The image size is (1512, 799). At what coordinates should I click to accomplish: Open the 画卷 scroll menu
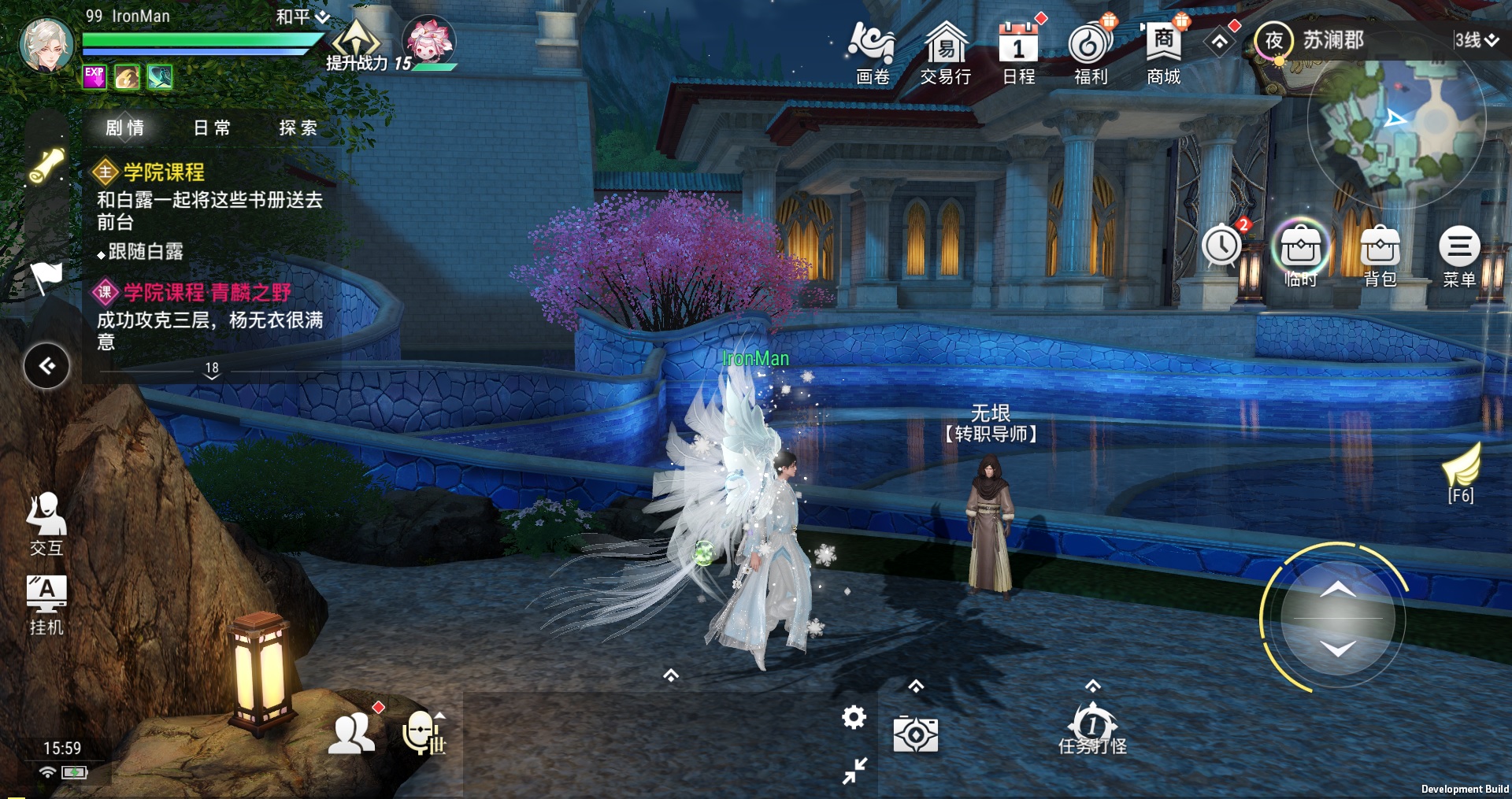[871, 52]
